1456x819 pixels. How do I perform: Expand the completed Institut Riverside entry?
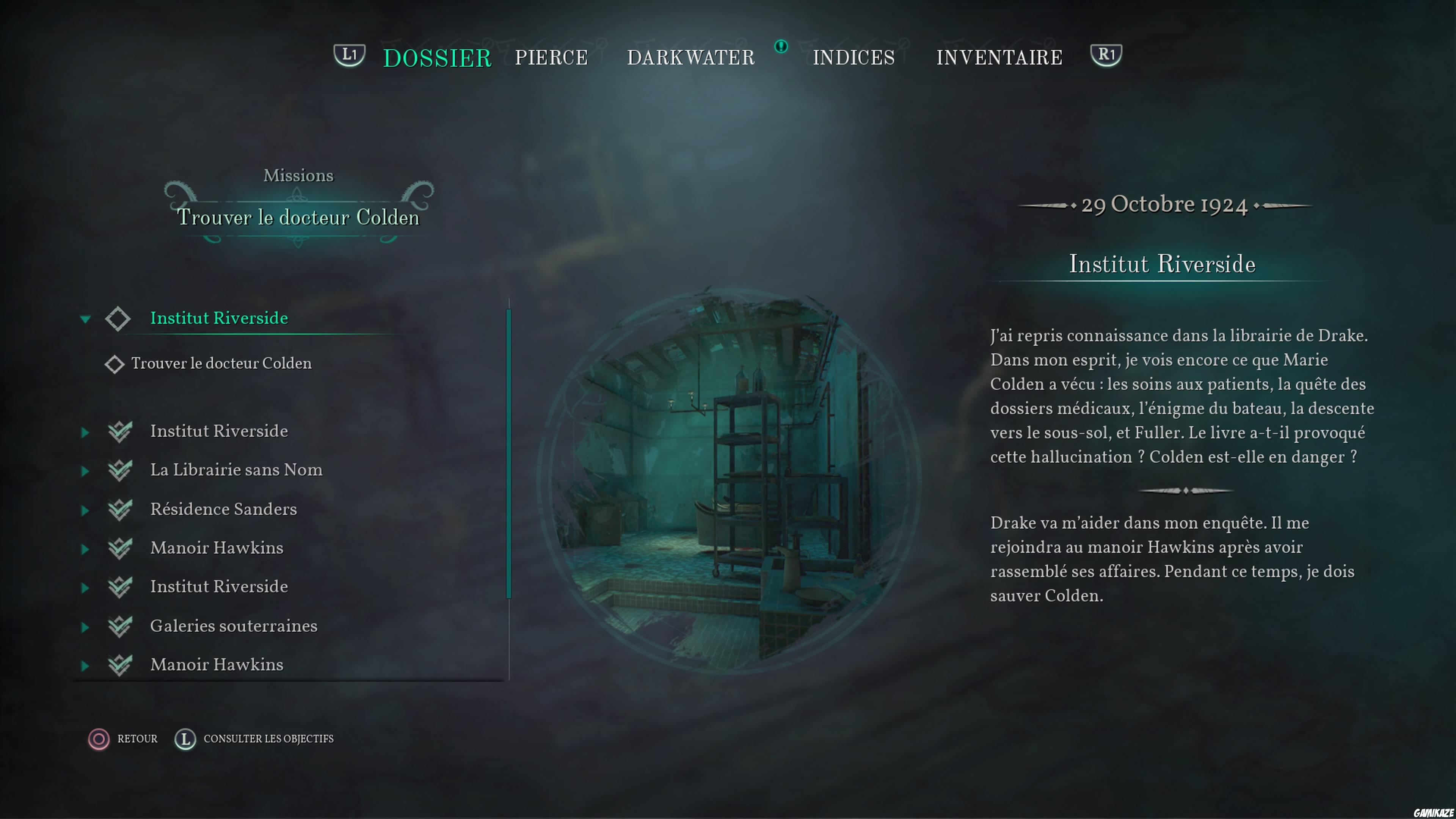(85, 432)
